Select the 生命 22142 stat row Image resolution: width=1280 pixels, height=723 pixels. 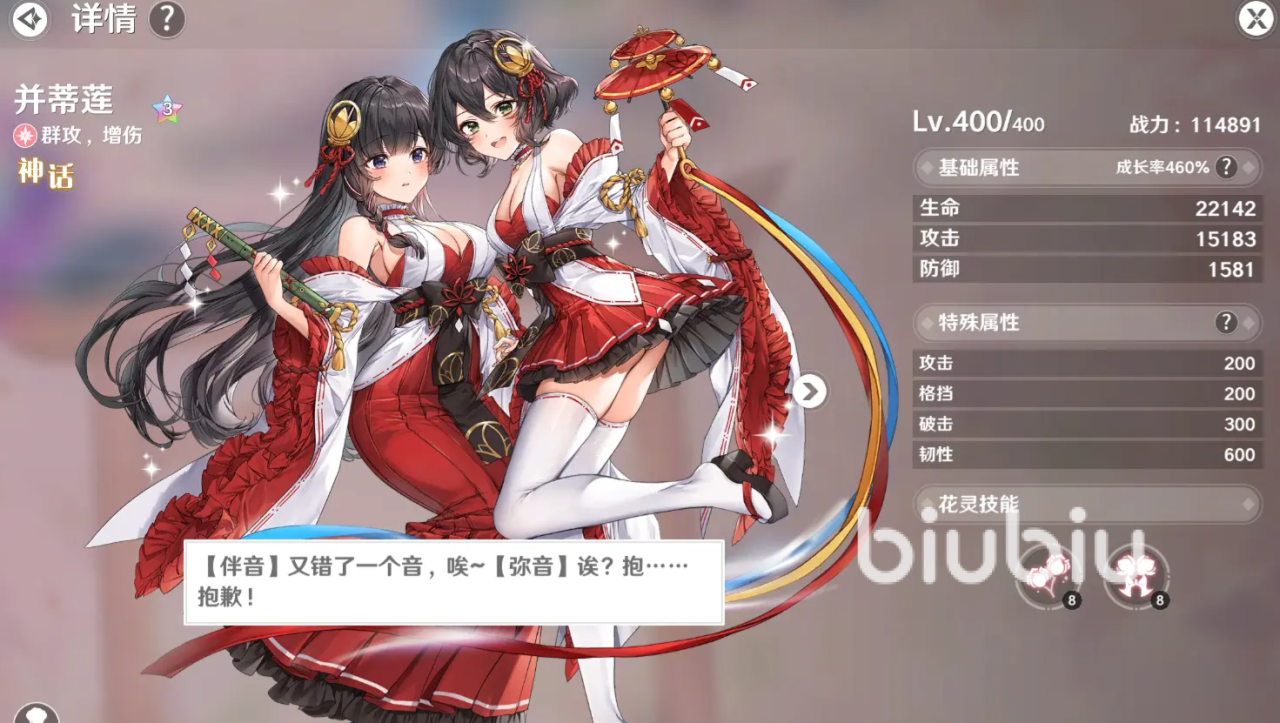tap(1087, 207)
